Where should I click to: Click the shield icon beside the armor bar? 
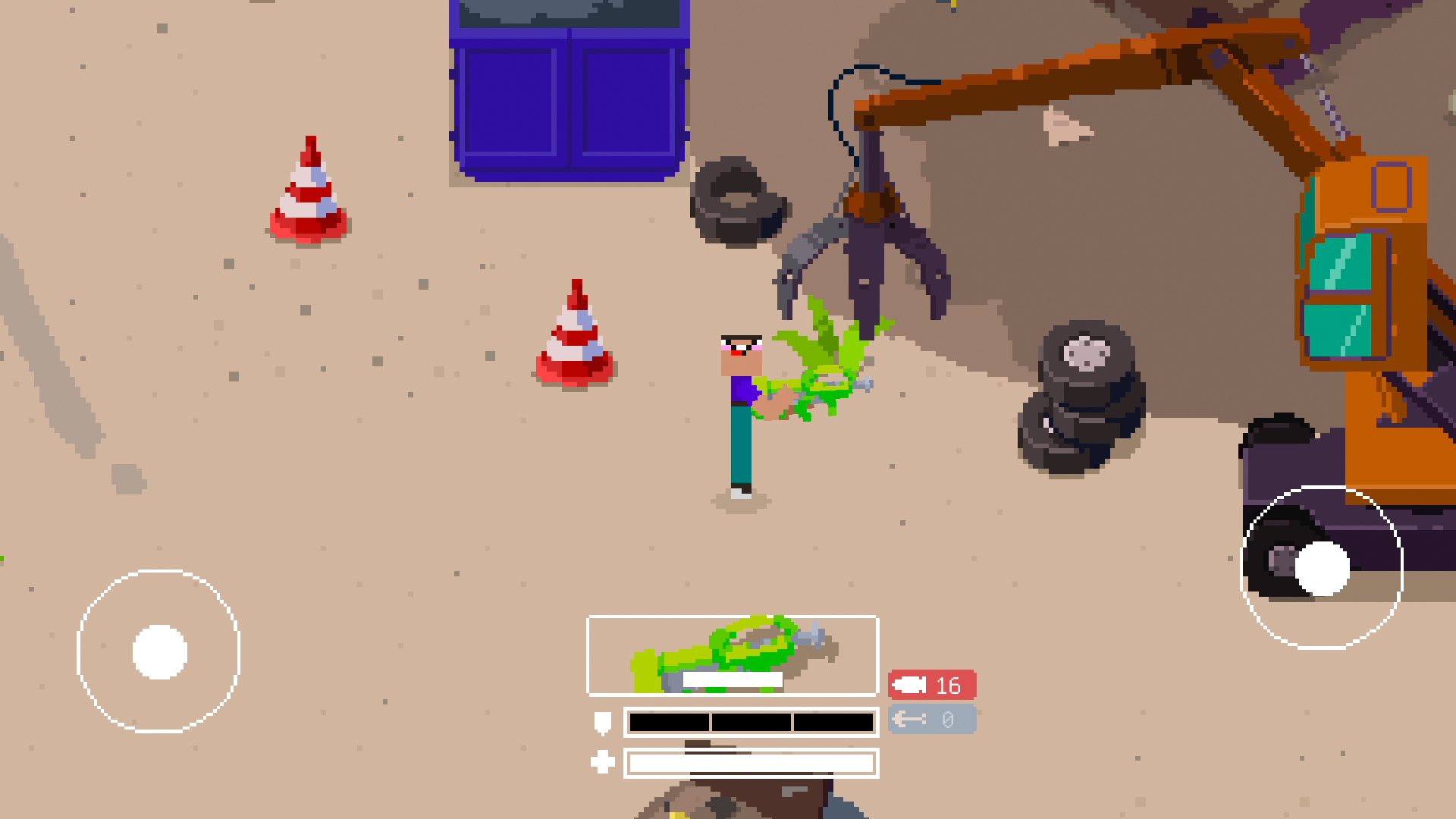coord(601,723)
